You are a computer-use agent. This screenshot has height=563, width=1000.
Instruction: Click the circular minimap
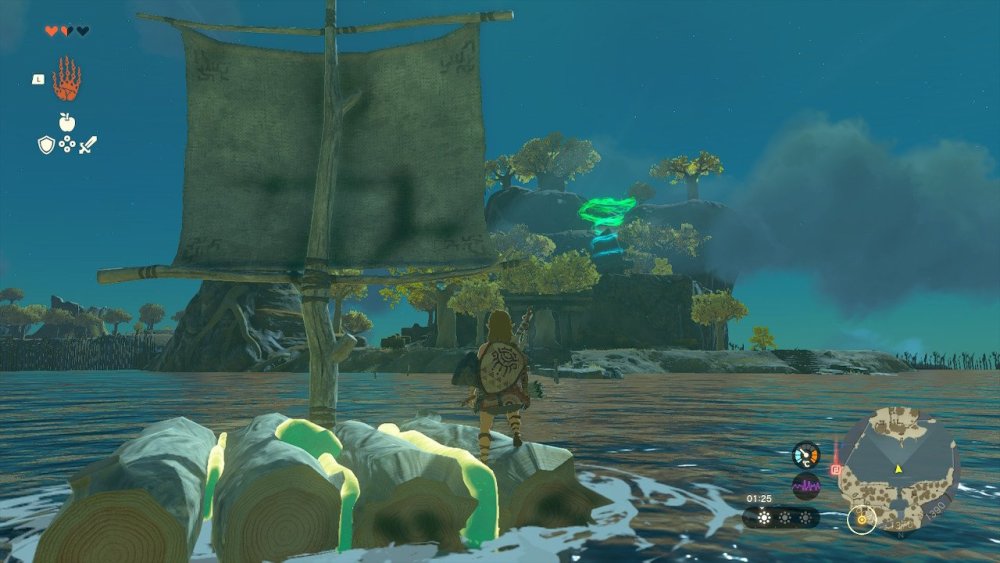(898, 469)
